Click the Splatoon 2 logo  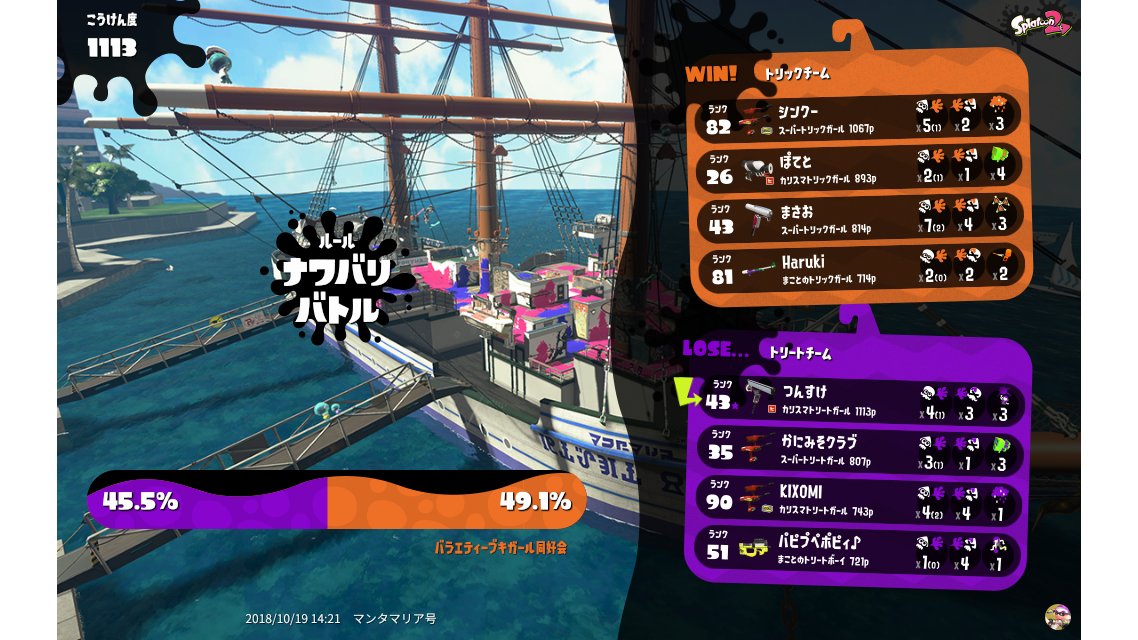tap(1040, 25)
